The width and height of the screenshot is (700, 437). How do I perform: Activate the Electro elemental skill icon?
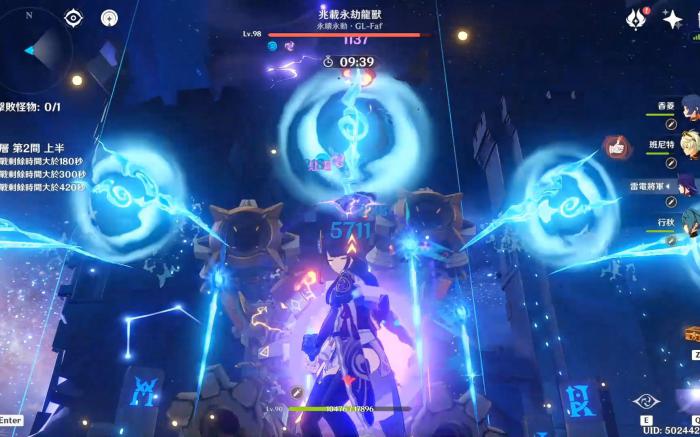pyautogui.click(x=647, y=401)
